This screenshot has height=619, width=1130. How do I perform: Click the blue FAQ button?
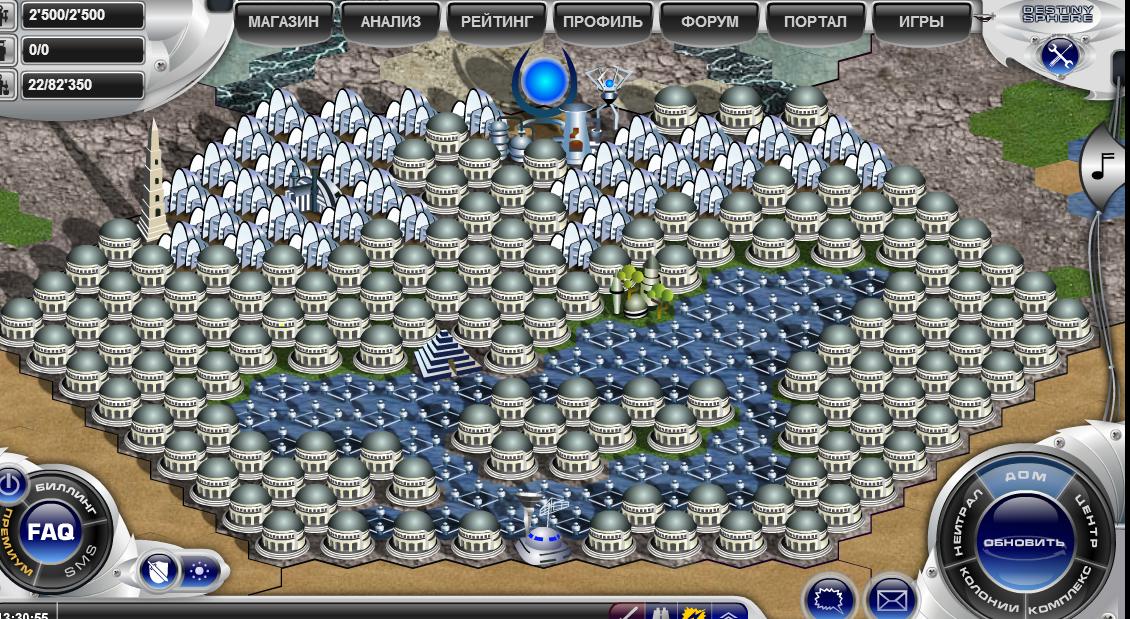50,532
